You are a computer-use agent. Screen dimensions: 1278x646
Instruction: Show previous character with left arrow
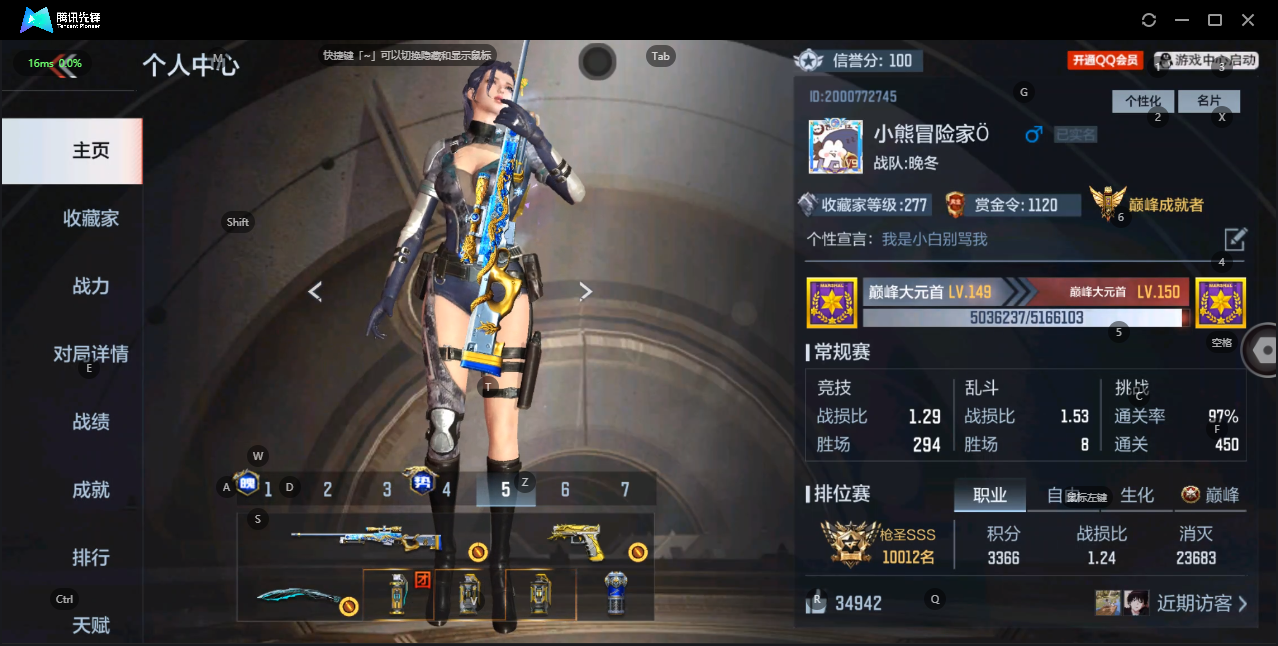click(315, 291)
